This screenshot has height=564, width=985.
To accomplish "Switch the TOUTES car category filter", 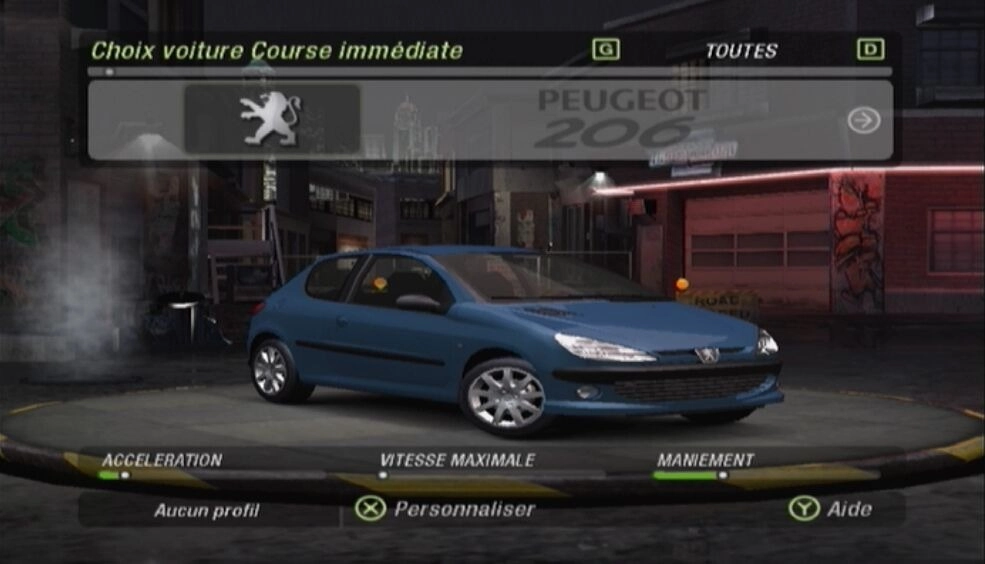I will [x=740, y=51].
